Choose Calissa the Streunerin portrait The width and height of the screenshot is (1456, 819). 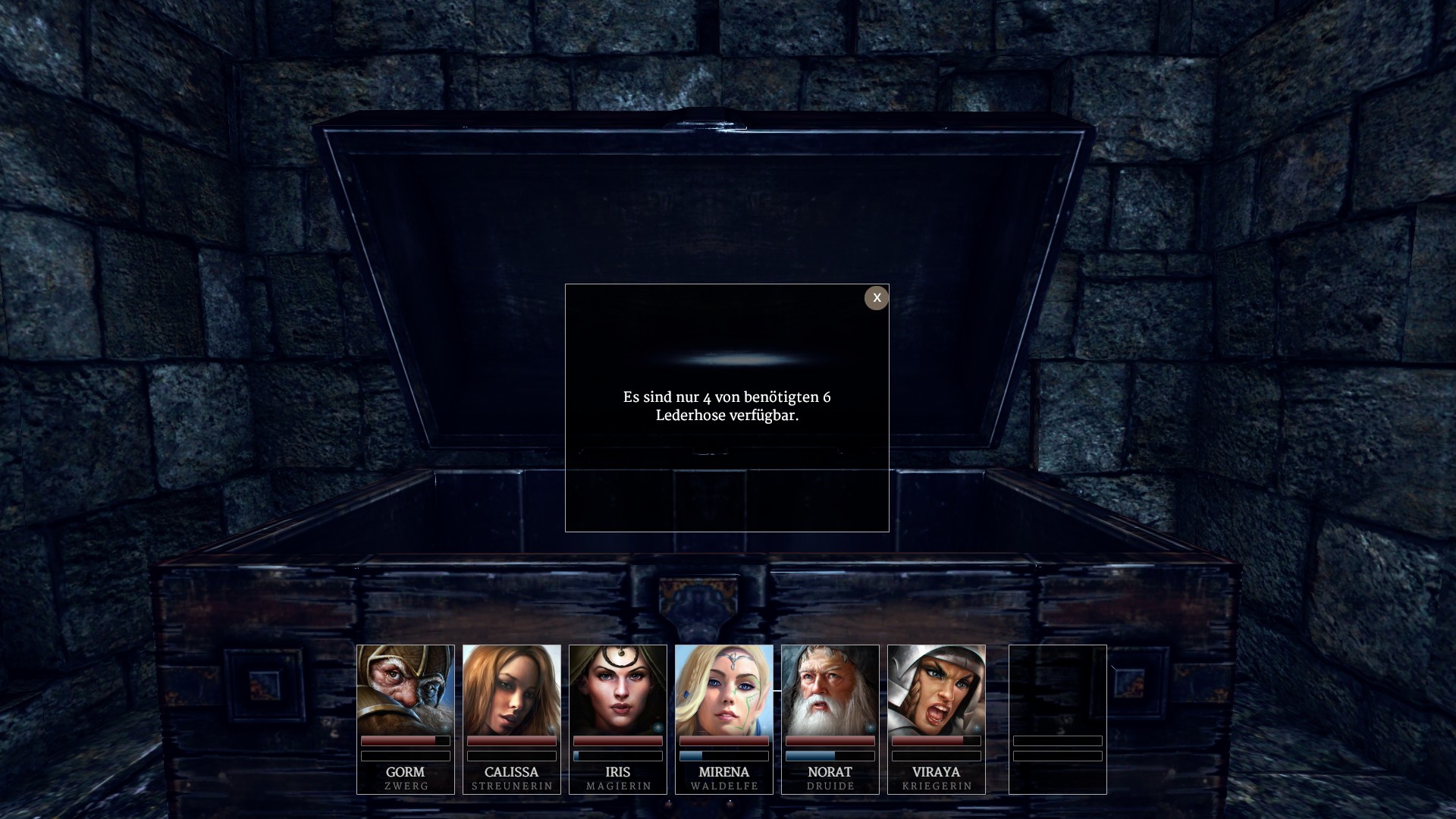512,690
